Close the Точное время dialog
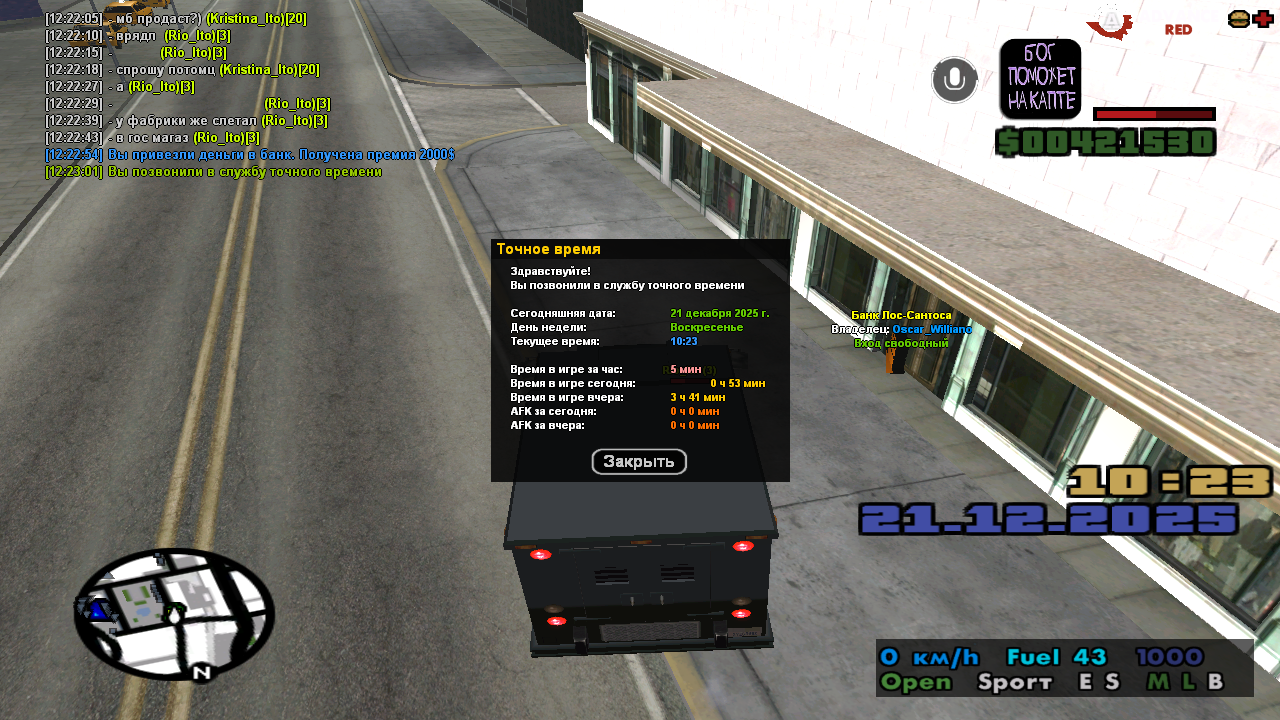Screen dimensions: 1280x720 (639, 462)
